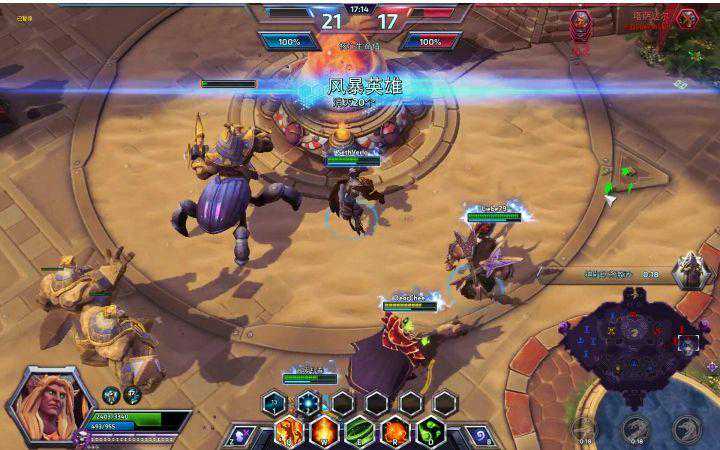The width and height of the screenshot is (720, 450).
Task: Select the dark blue first talent hexagon
Action: point(274,403)
